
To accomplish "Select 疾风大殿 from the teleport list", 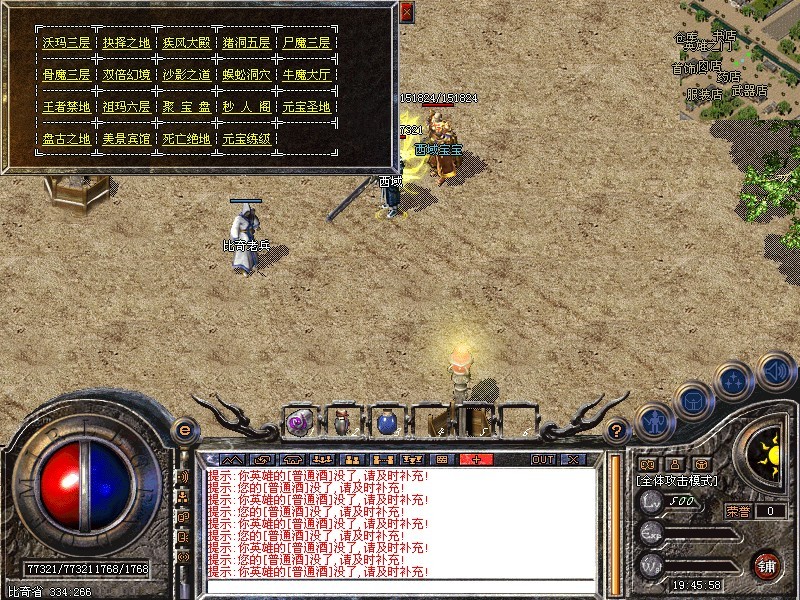I will coord(186,43).
